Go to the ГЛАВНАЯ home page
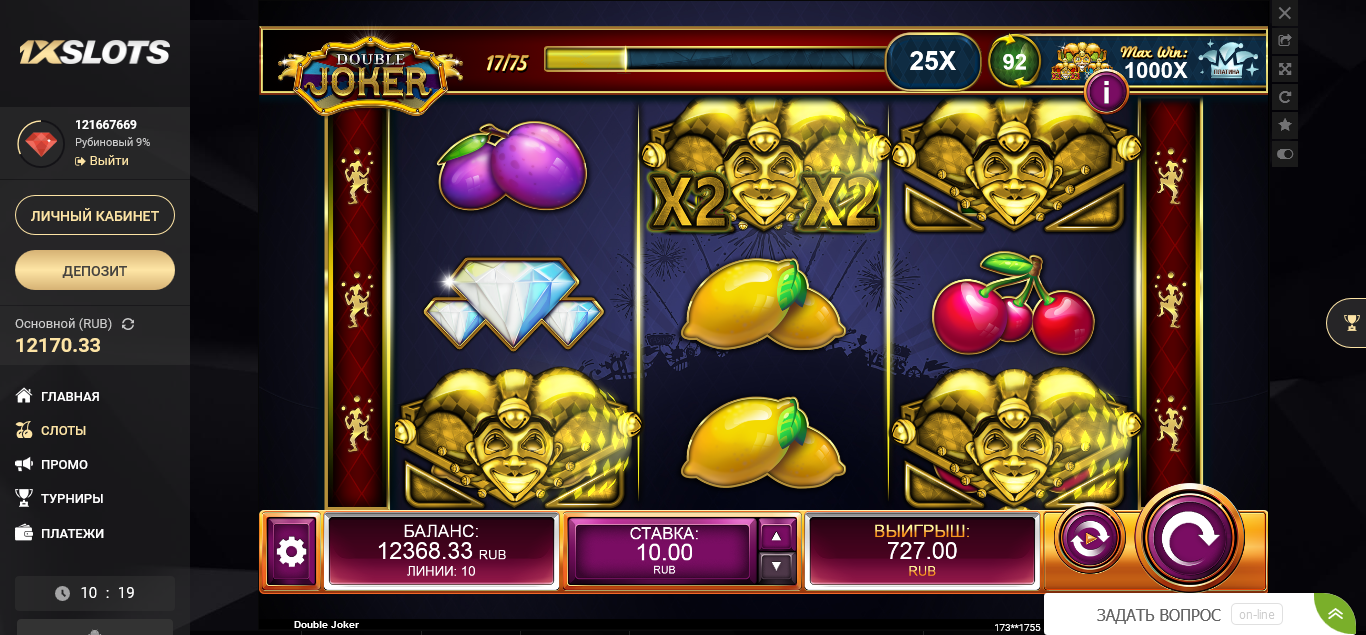1366x635 pixels. tap(70, 396)
